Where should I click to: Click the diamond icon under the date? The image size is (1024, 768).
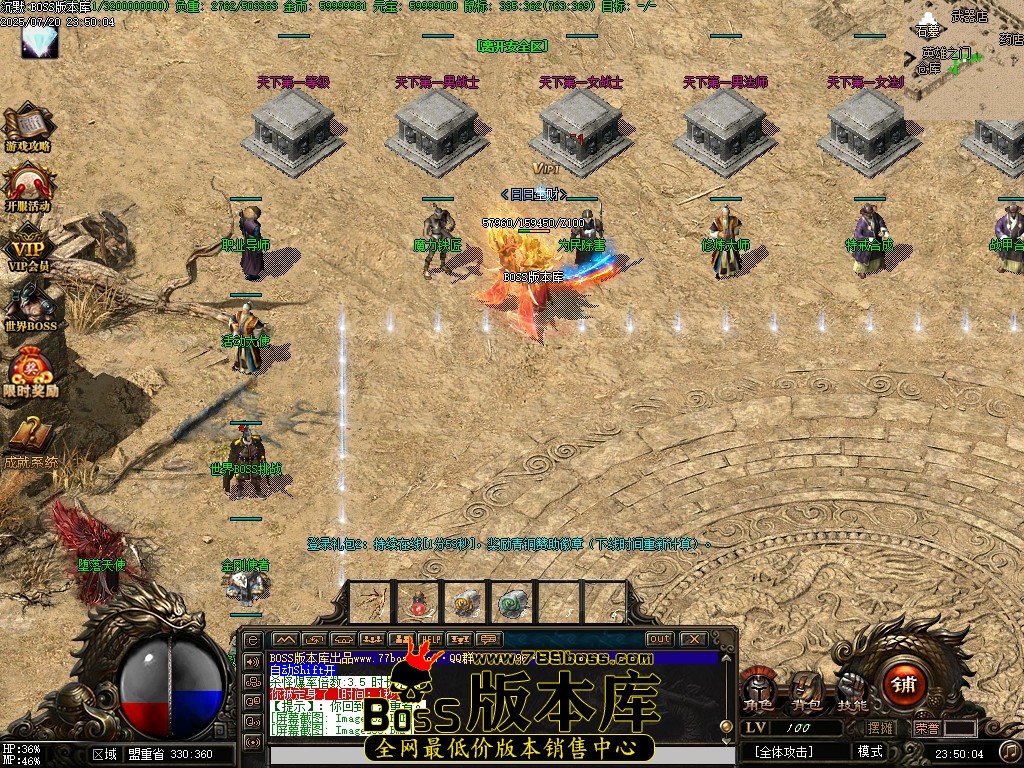(x=39, y=41)
